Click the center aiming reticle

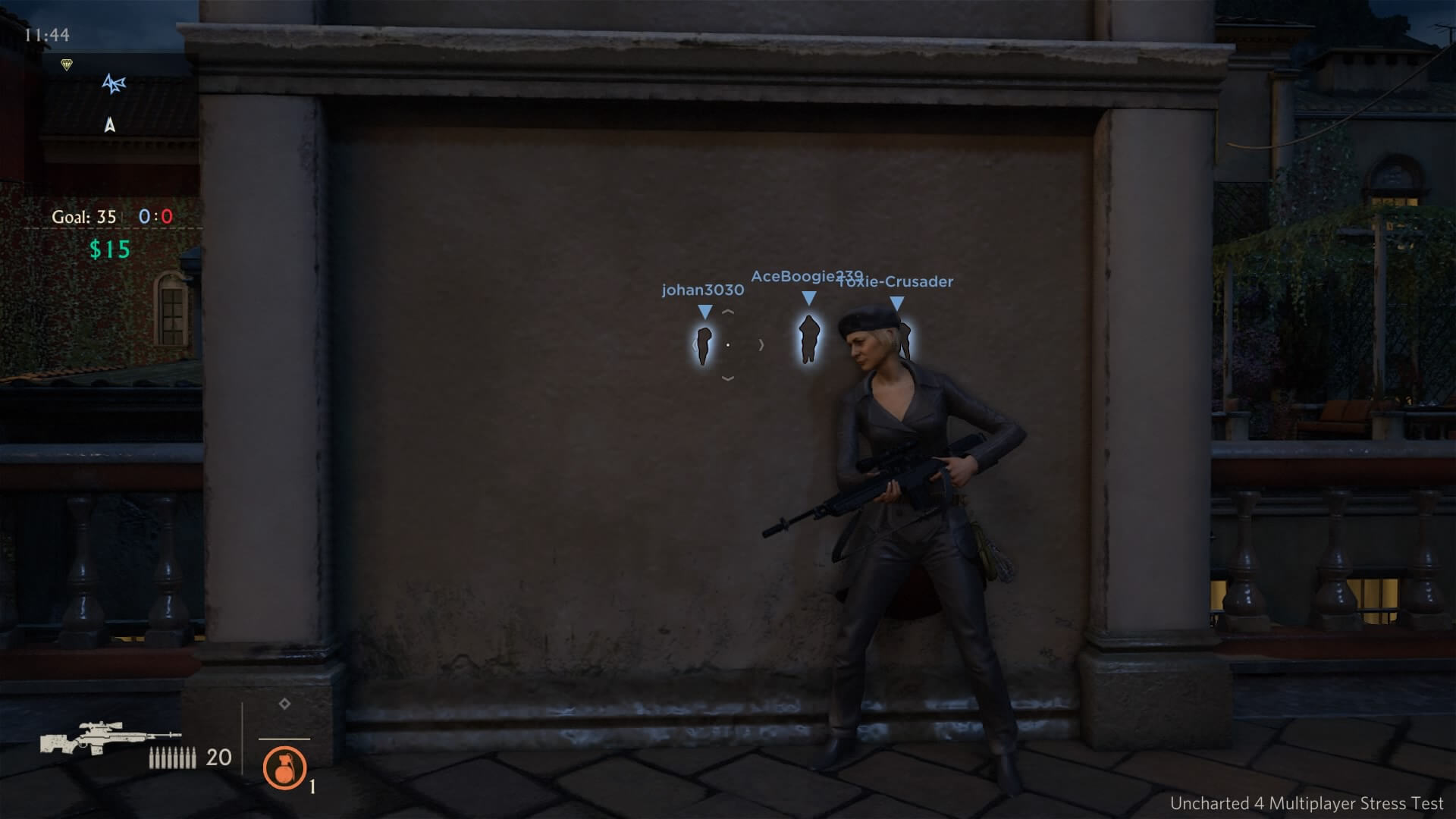tap(730, 344)
